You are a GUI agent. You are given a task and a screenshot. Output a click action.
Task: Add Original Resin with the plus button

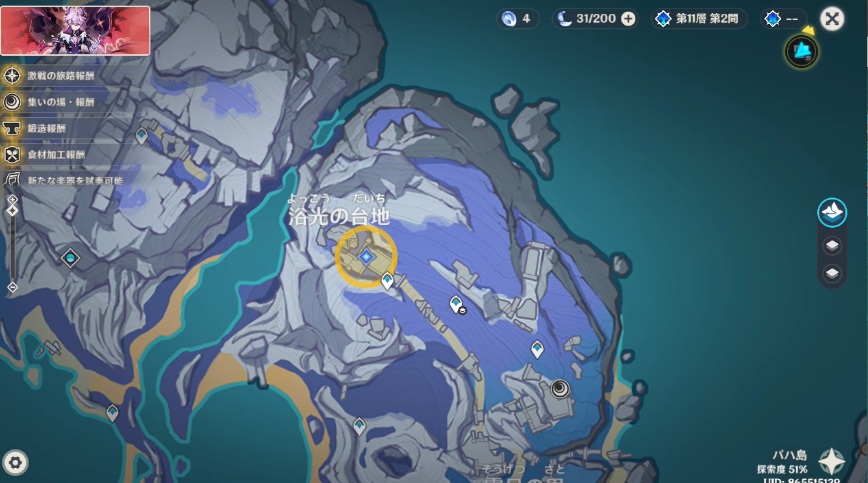click(628, 18)
